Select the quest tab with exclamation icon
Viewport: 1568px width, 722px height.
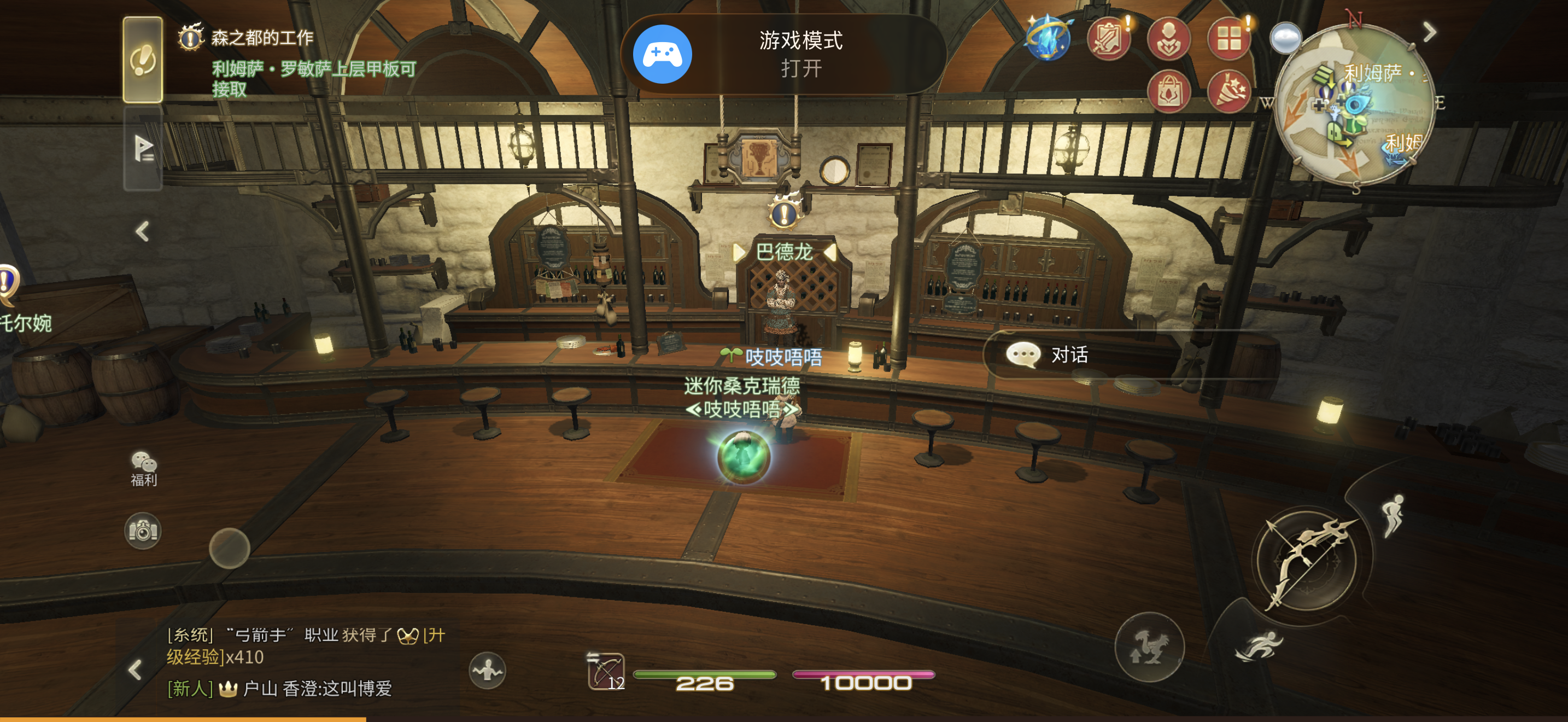point(143,60)
